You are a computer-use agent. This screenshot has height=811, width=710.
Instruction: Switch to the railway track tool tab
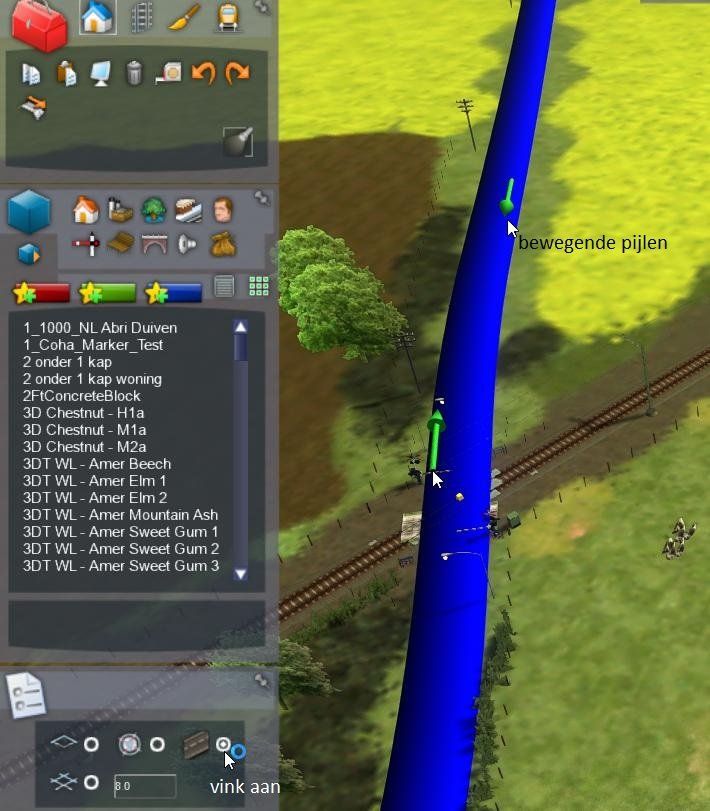tap(142, 16)
